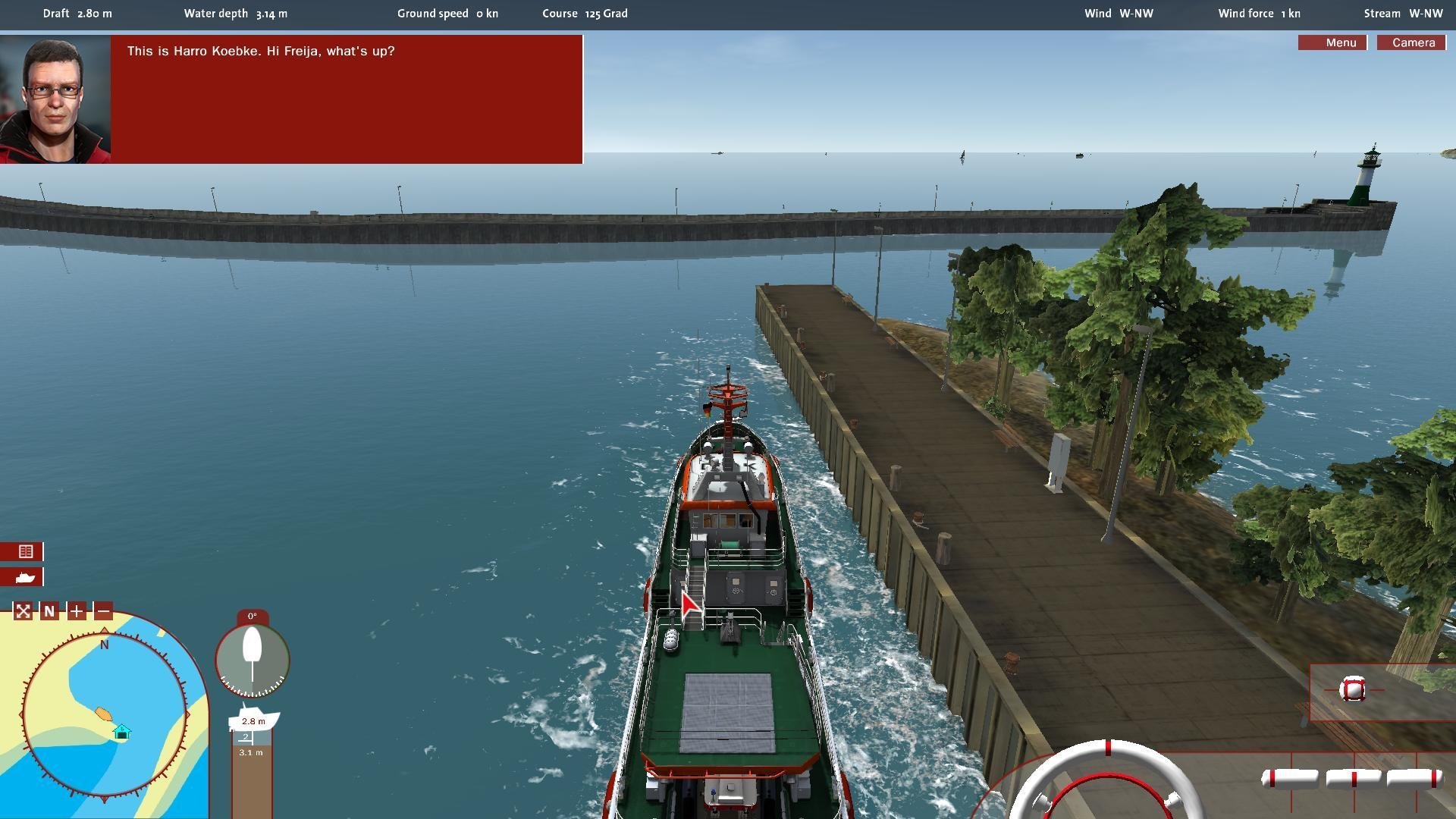The image size is (1456, 819).
Task: Open the Menu button
Action: pyautogui.click(x=1332, y=42)
